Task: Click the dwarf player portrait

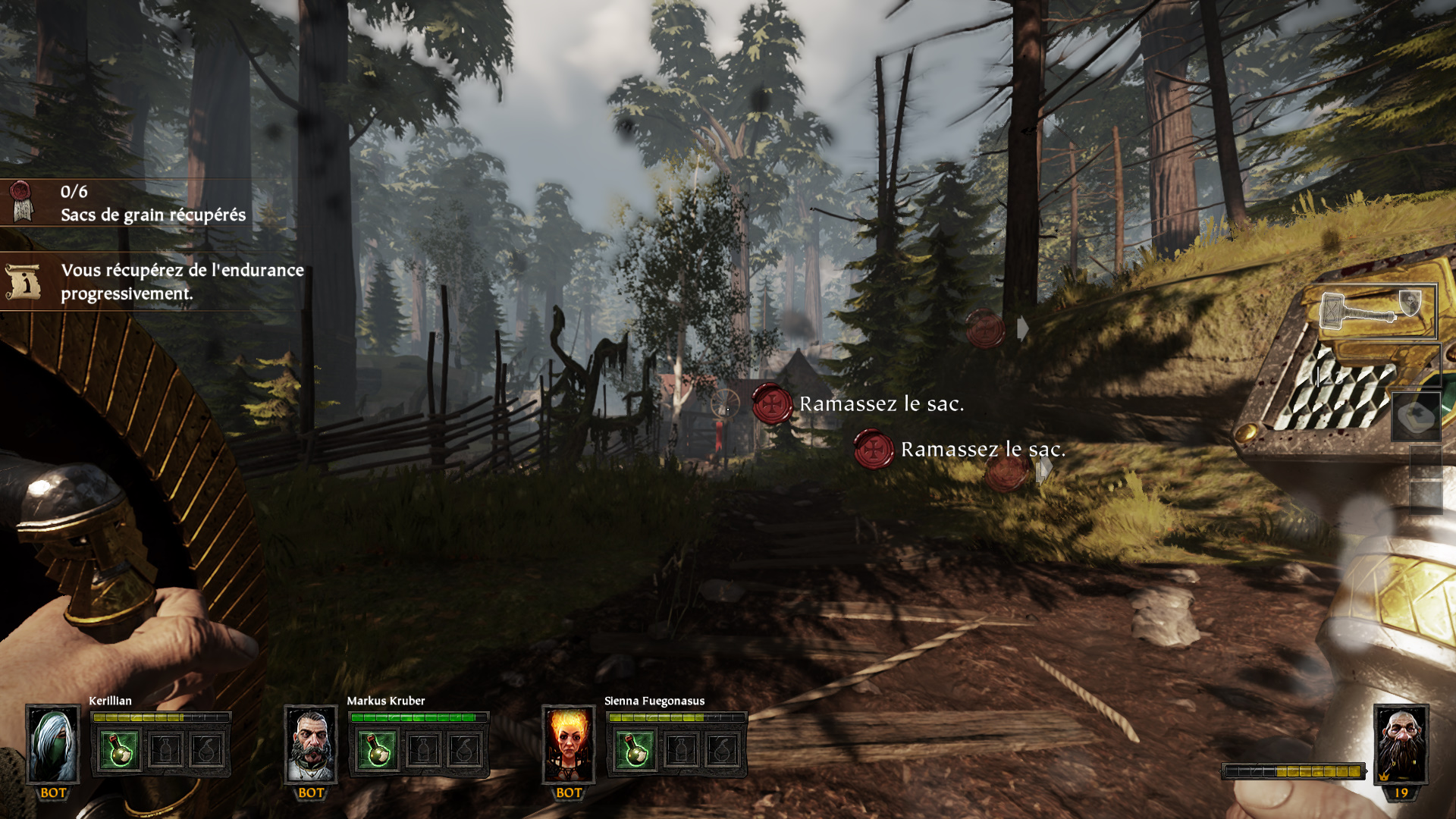Action: [x=1401, y=744]
